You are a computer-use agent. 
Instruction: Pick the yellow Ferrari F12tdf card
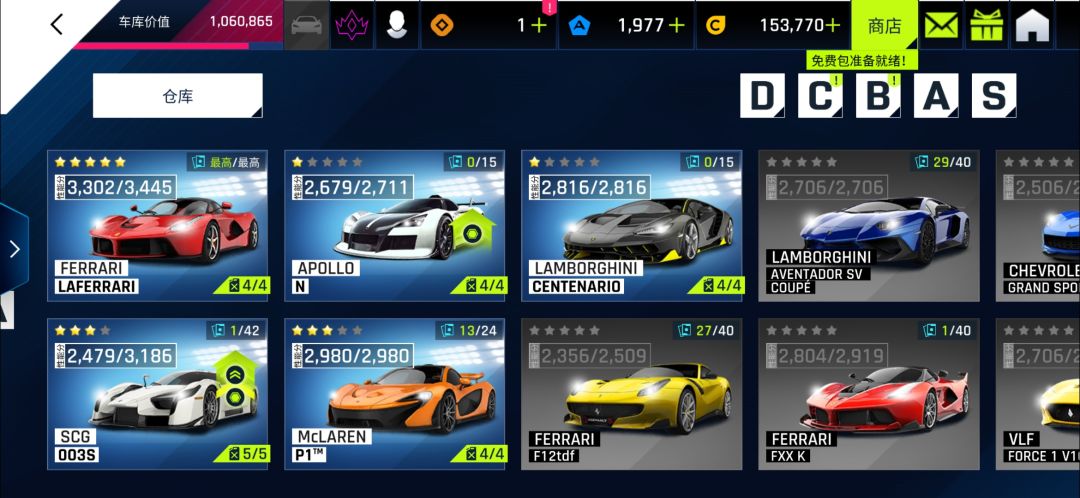631,393
